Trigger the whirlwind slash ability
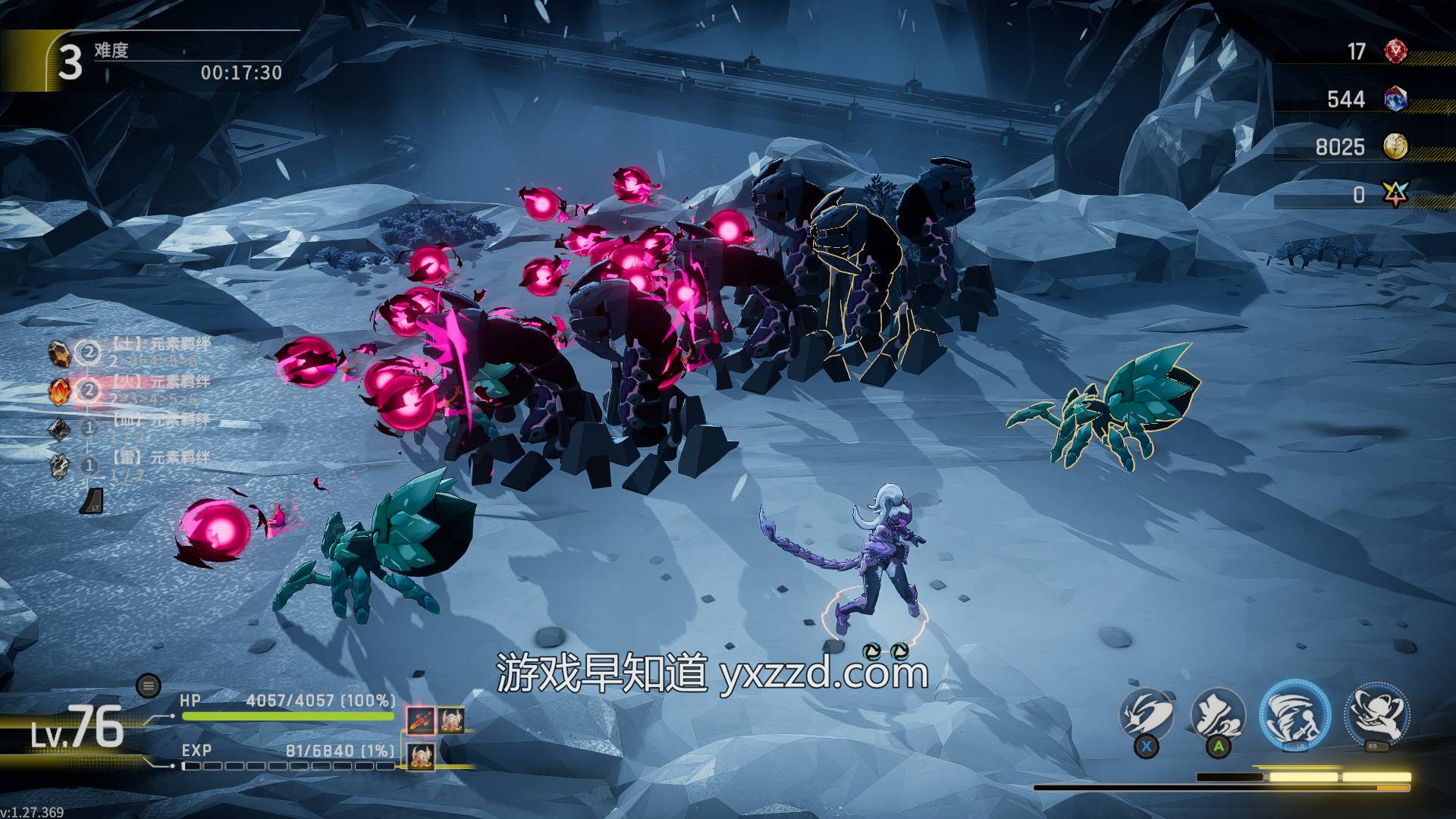1456x819 pixels. click(x=1294, y=714)
